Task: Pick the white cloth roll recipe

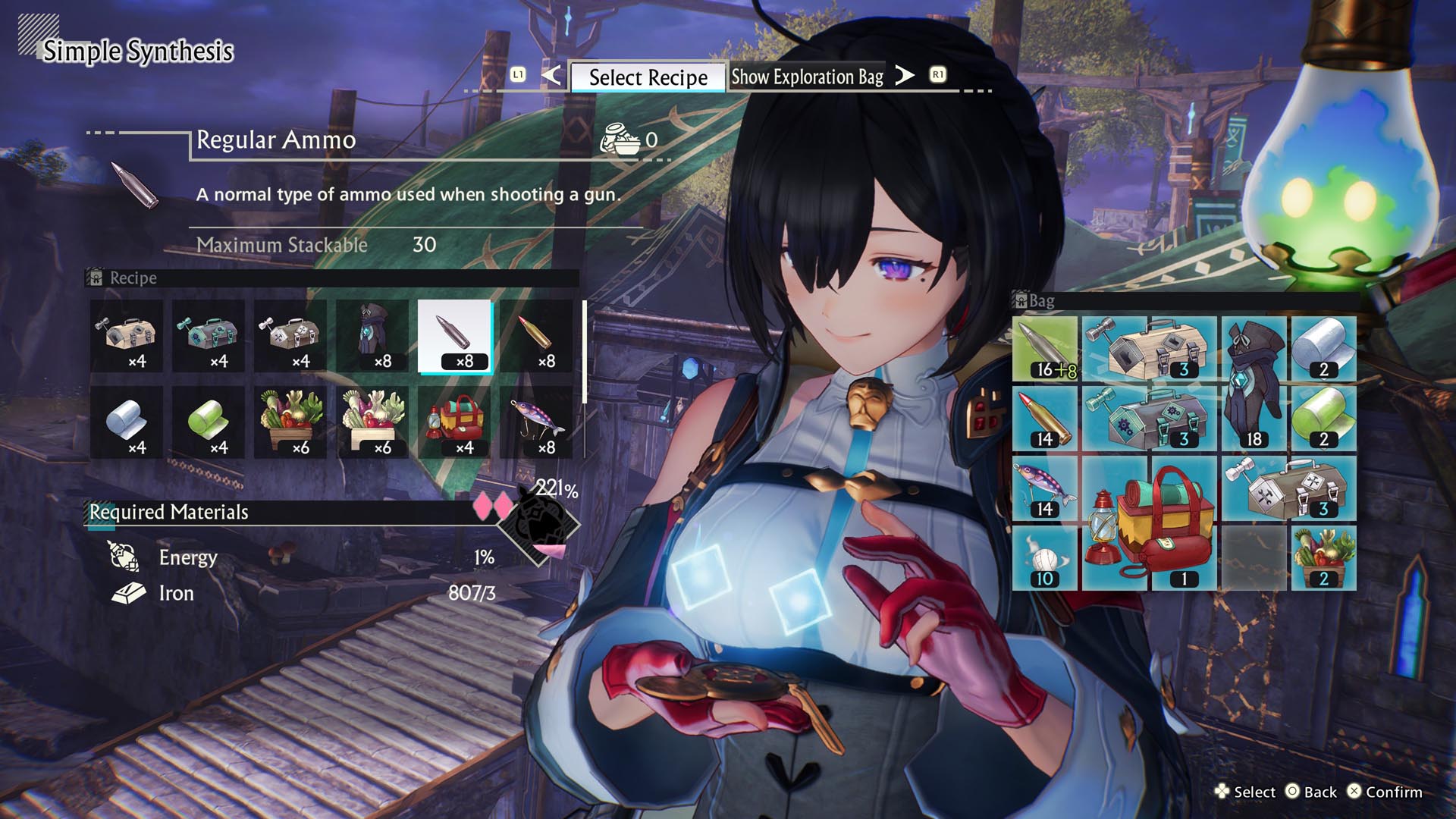Action: click(127, 422)
